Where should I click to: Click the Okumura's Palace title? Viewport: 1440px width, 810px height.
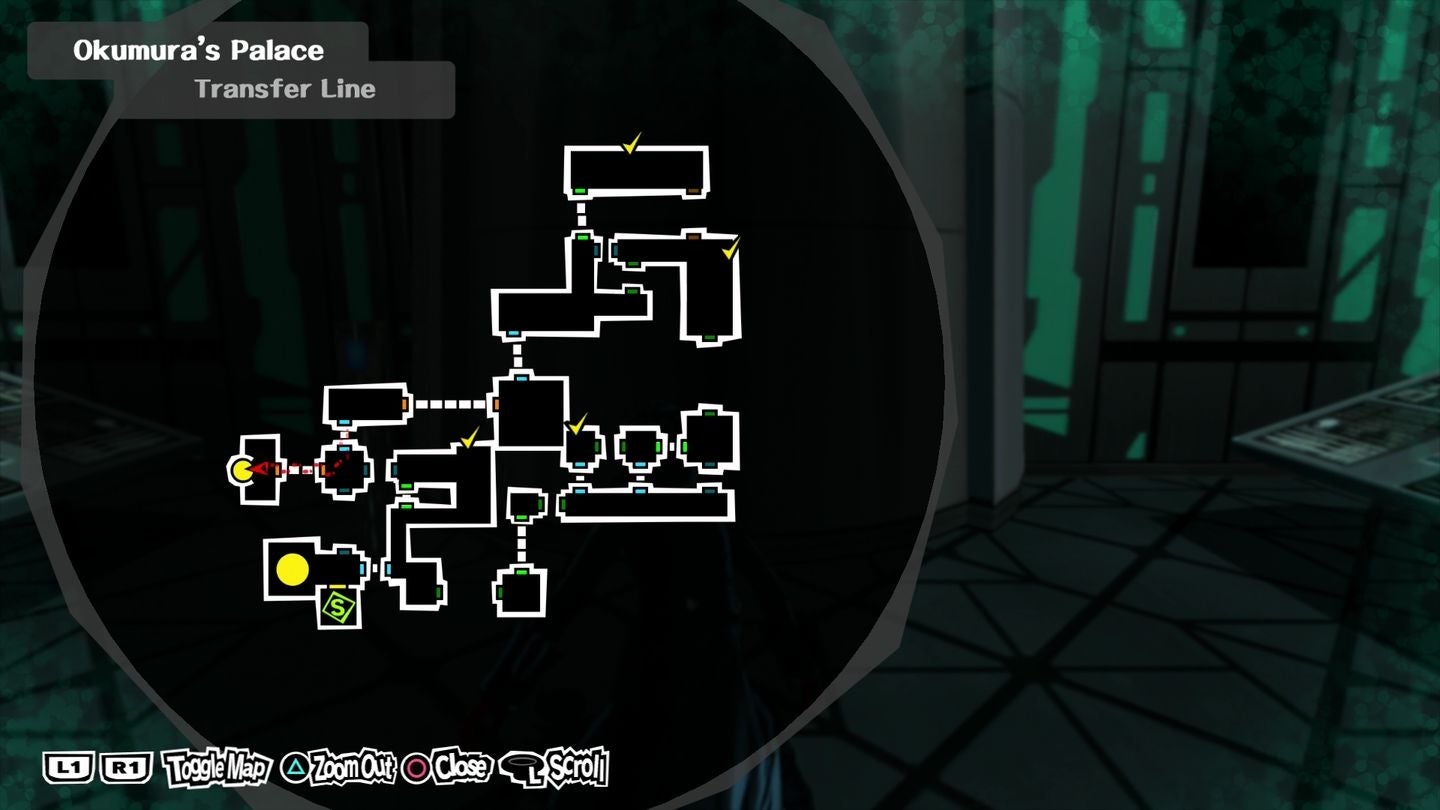click(198, 49)
